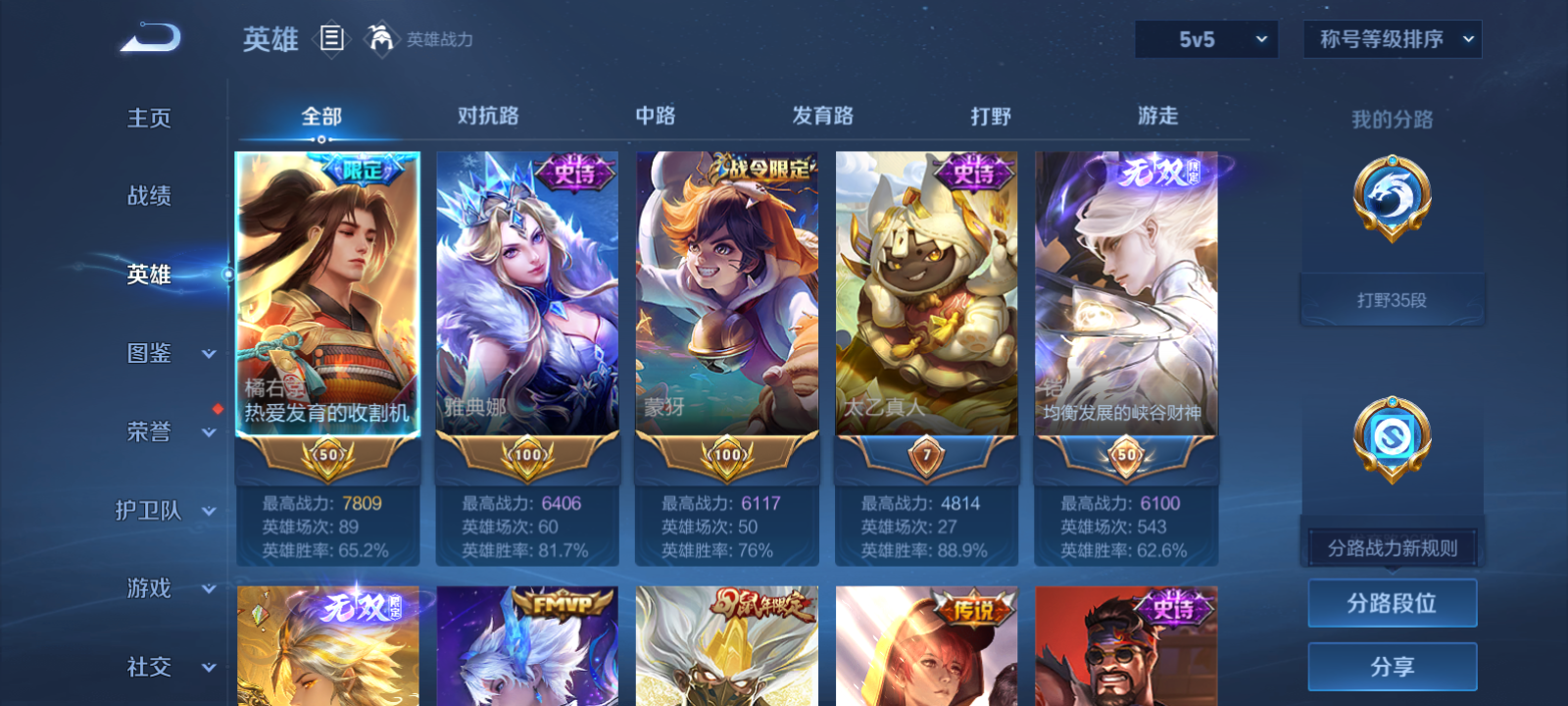Image resolution: width=1568 pixels, height=706 pixels.
Task: Switch to the 打野 tab
Action: click(x=993, y=115)
